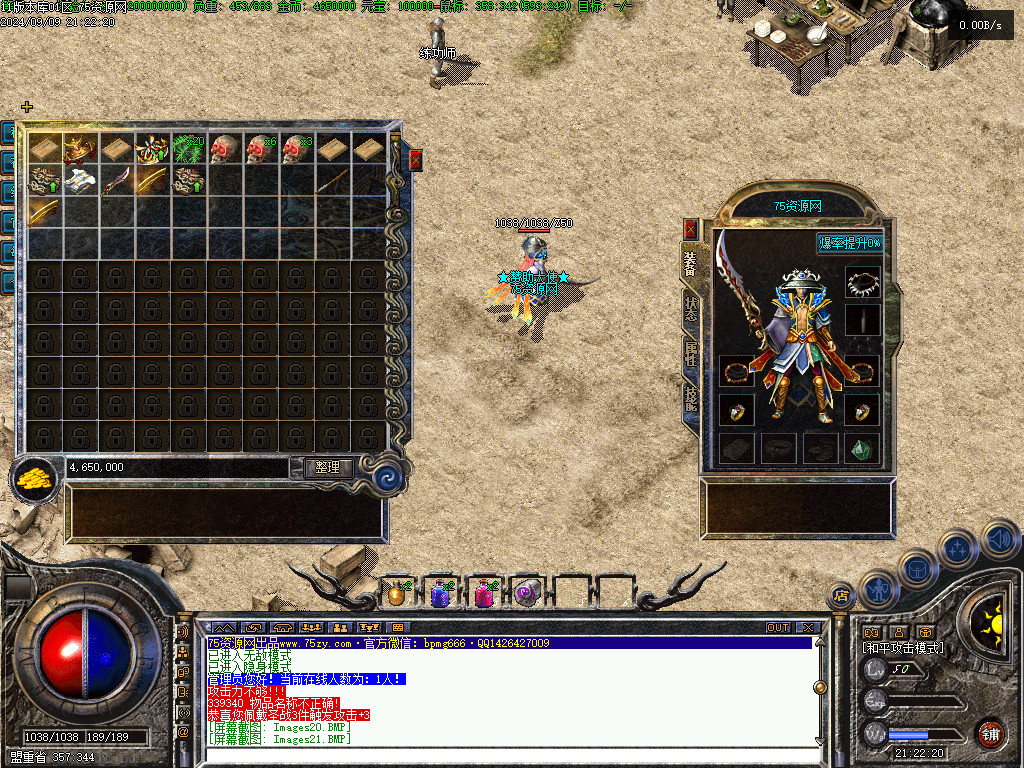
Task: Toggle the speaker sound button
Action: [x=1000, y=539]
